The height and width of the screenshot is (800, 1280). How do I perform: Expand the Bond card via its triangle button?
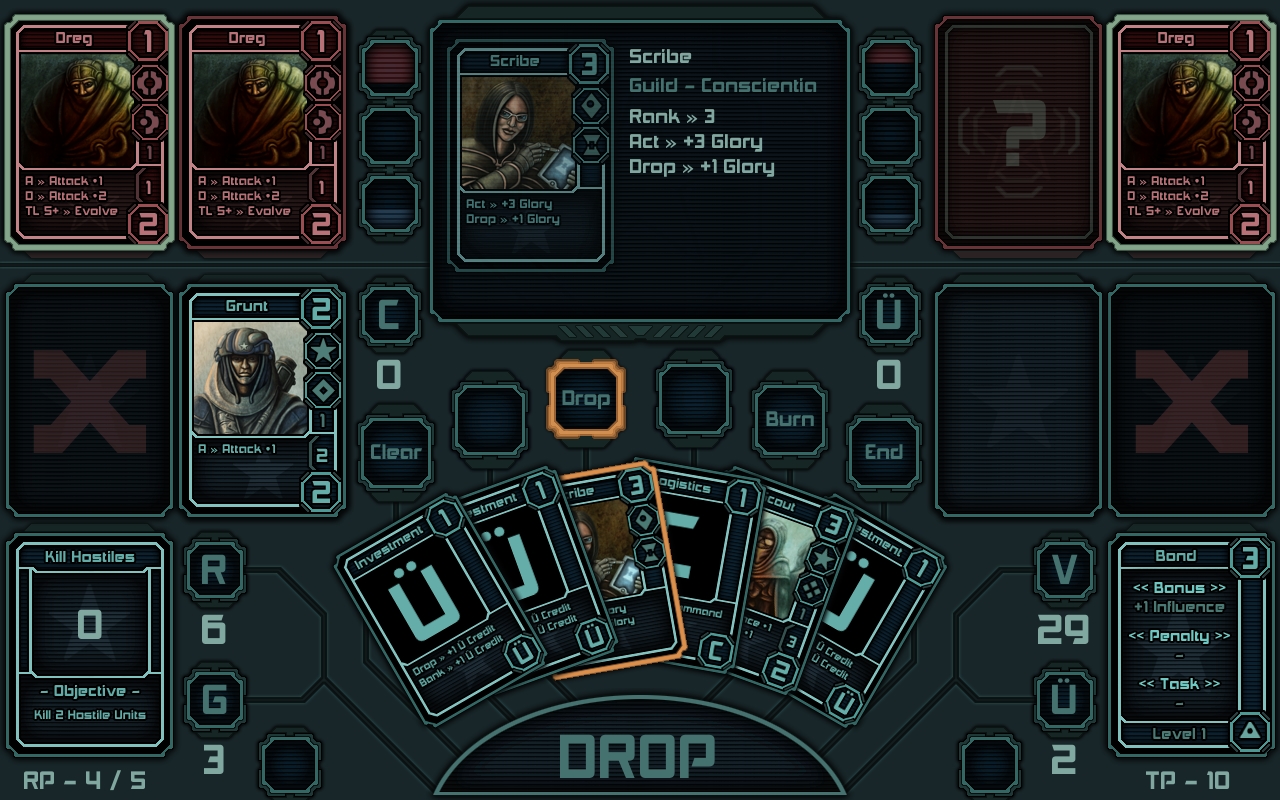click(1250, 733)
